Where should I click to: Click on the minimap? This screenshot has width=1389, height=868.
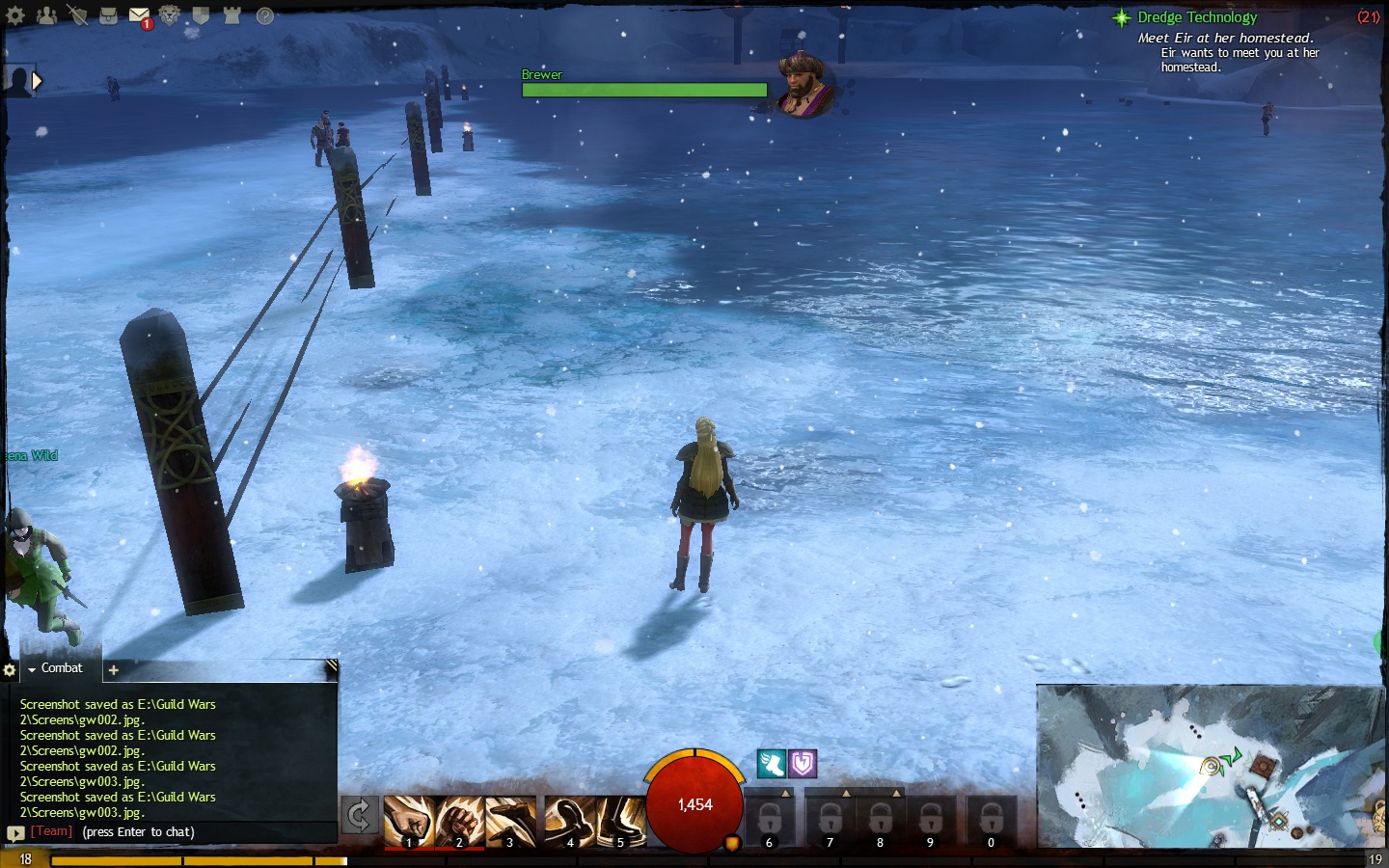pos(1210,766)
